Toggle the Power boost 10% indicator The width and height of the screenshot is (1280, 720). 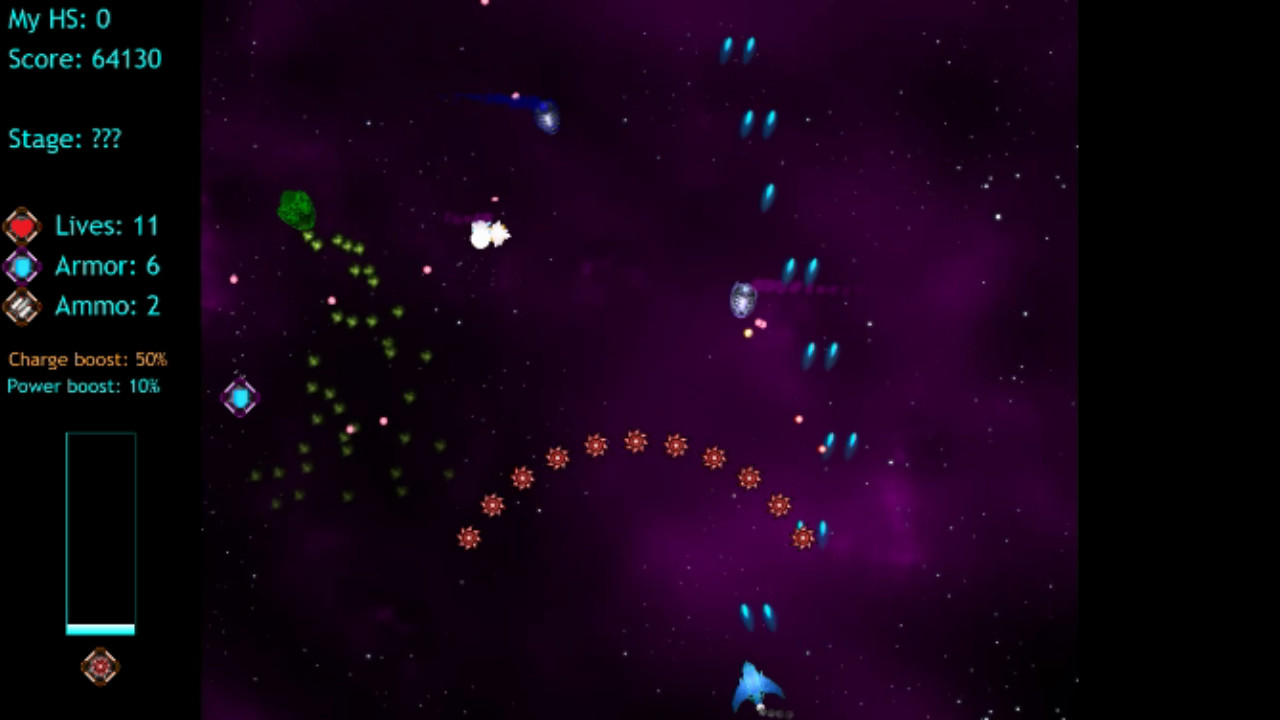(x=83, y=386)
